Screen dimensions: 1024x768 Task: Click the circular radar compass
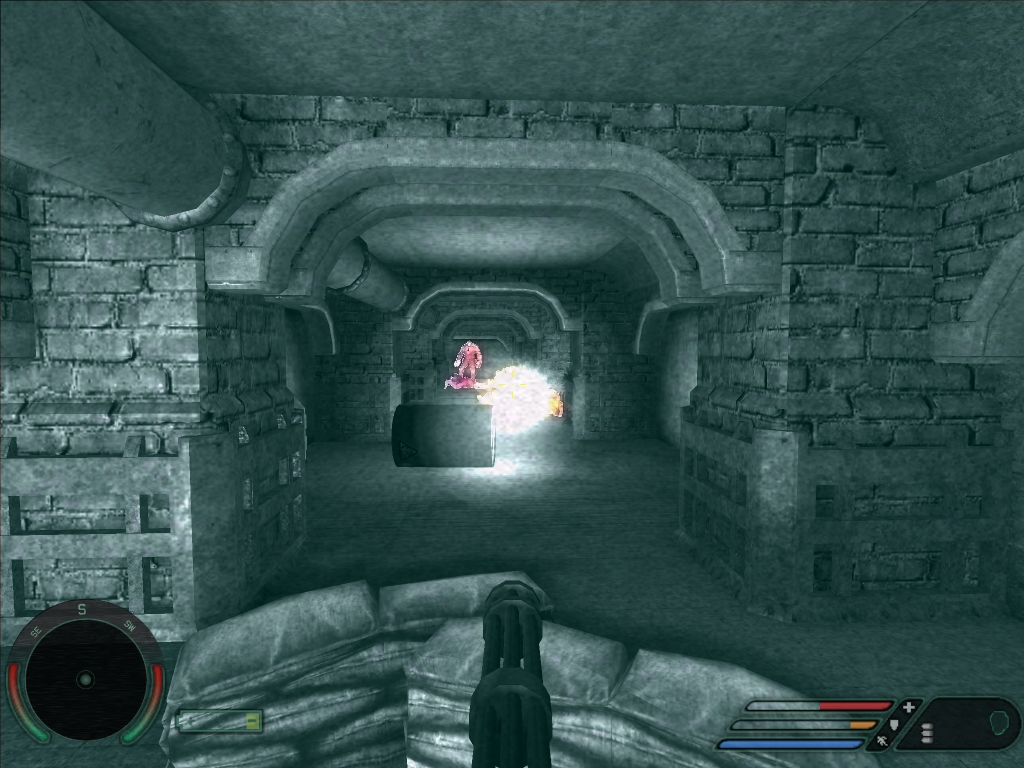pyautogui.click(x=85, y=679)
